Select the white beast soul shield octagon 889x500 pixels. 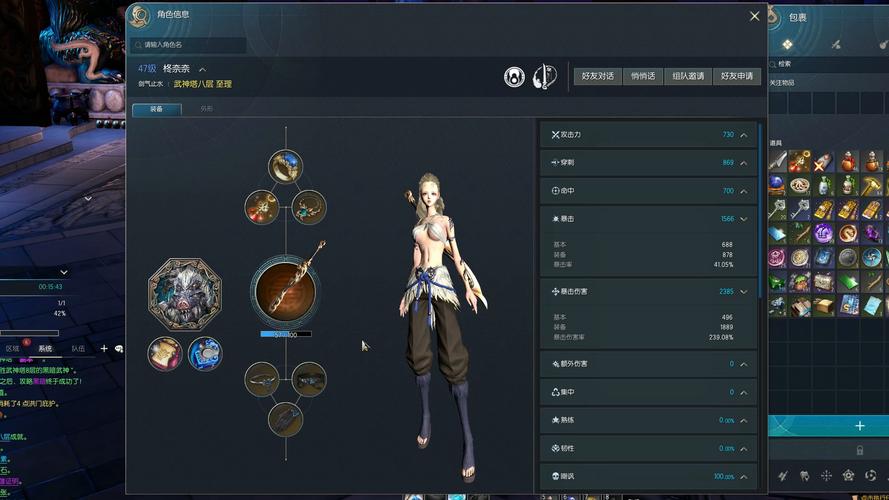pos(185,293)
